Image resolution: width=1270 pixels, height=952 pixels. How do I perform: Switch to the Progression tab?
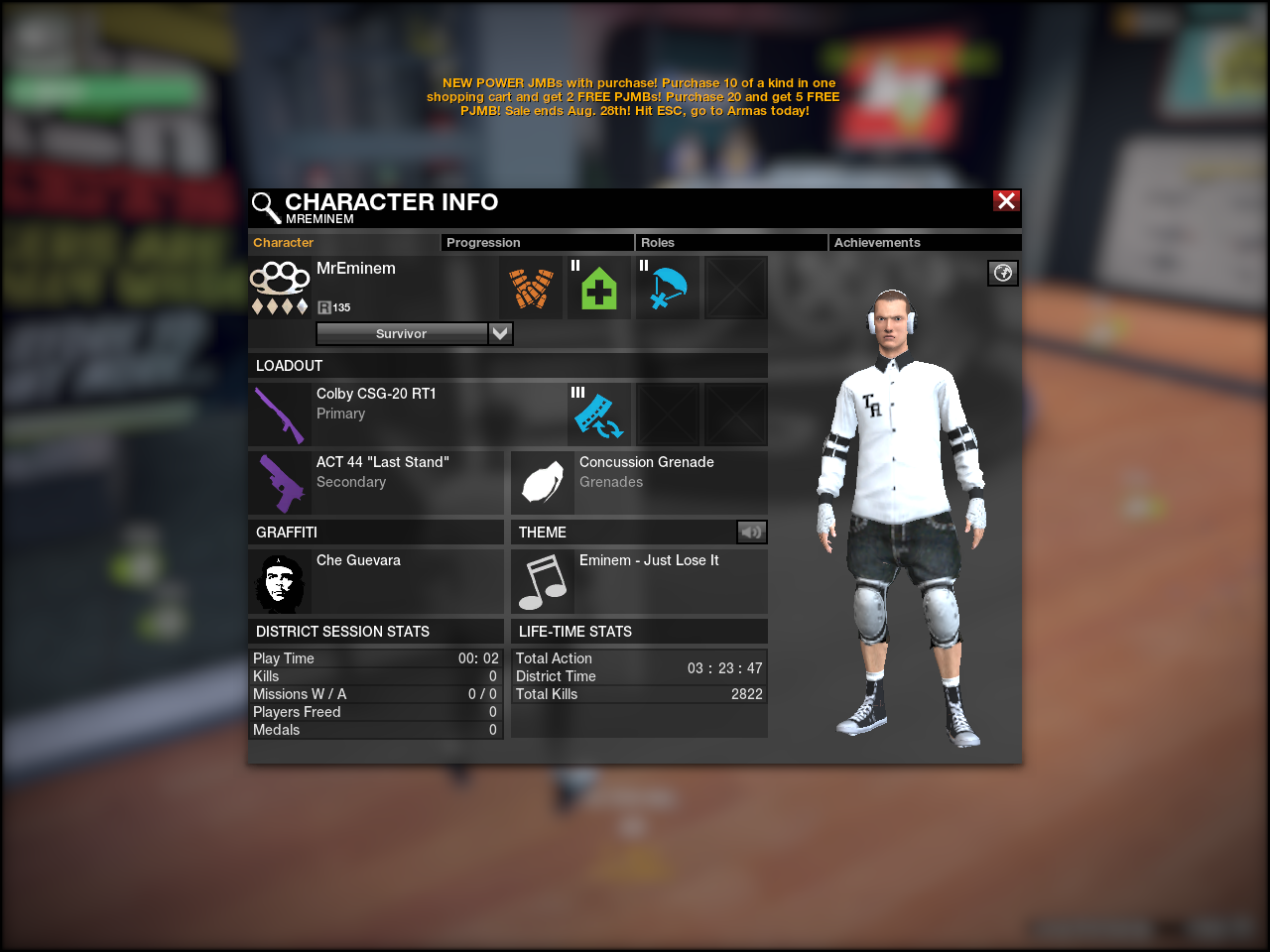pyautogui.click(x=537, y=243)
